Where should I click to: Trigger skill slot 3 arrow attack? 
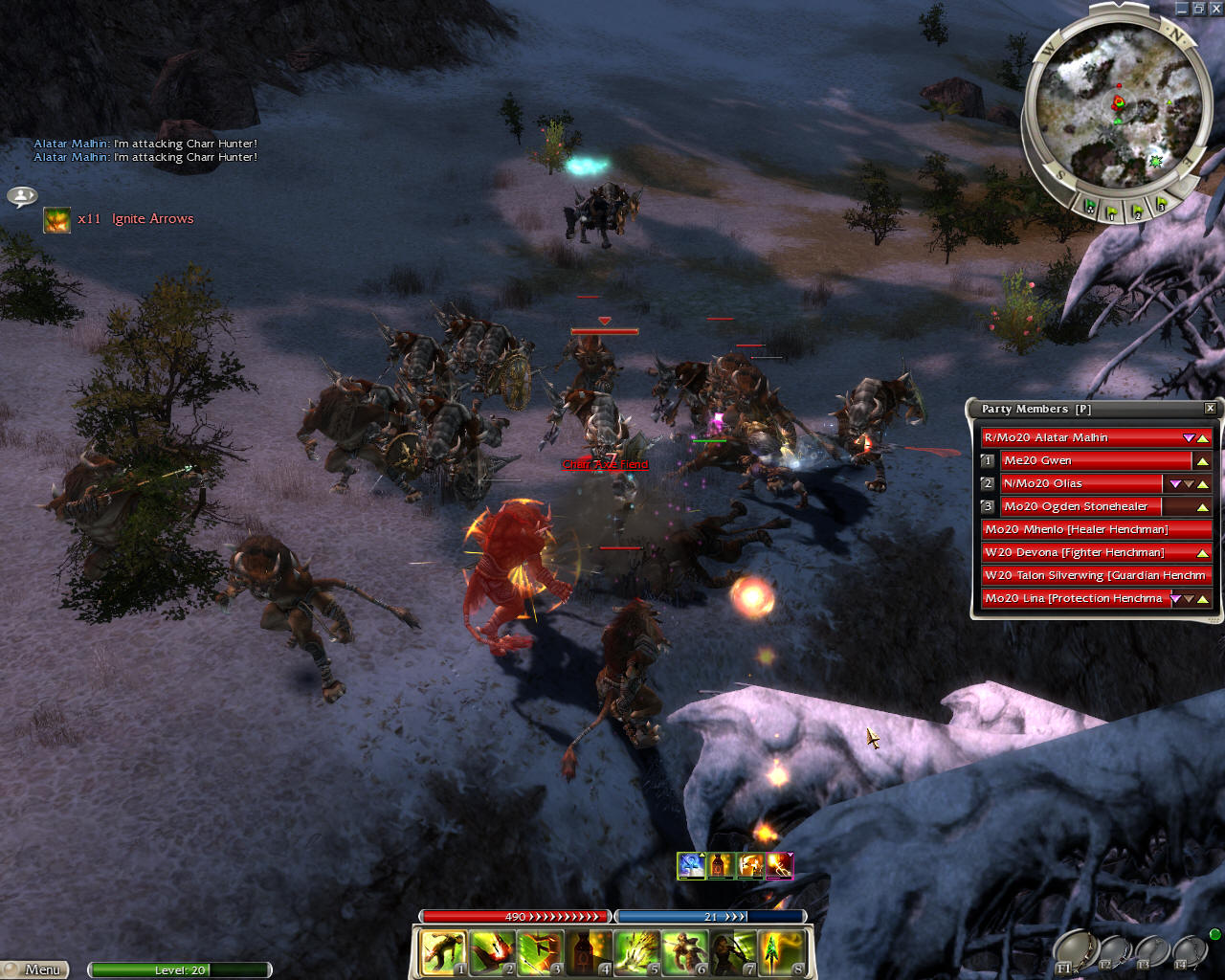point(541,953)
